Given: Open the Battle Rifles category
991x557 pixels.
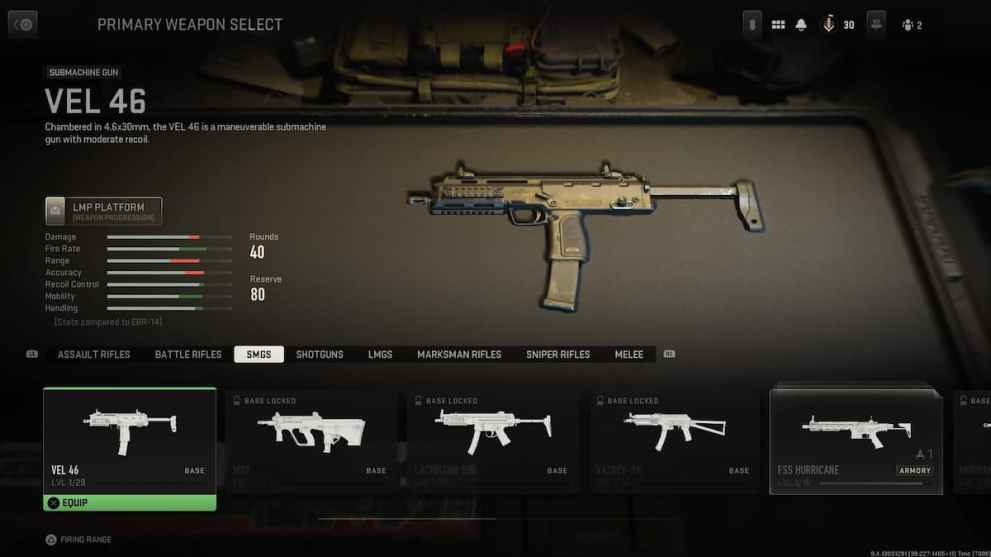Looking at the screenshot, I should pos(188,354).
